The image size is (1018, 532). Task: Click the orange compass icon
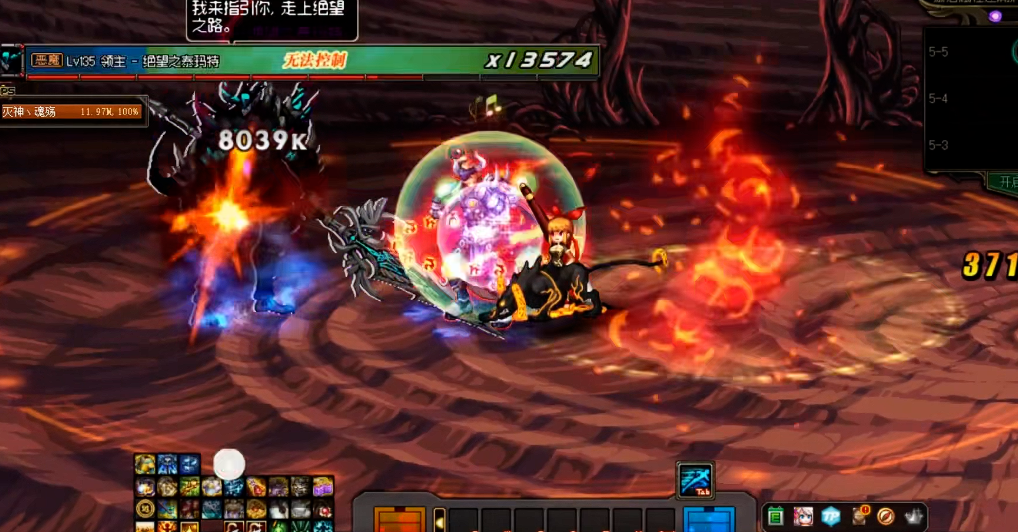pyautogui.click(x=886, y=516)
